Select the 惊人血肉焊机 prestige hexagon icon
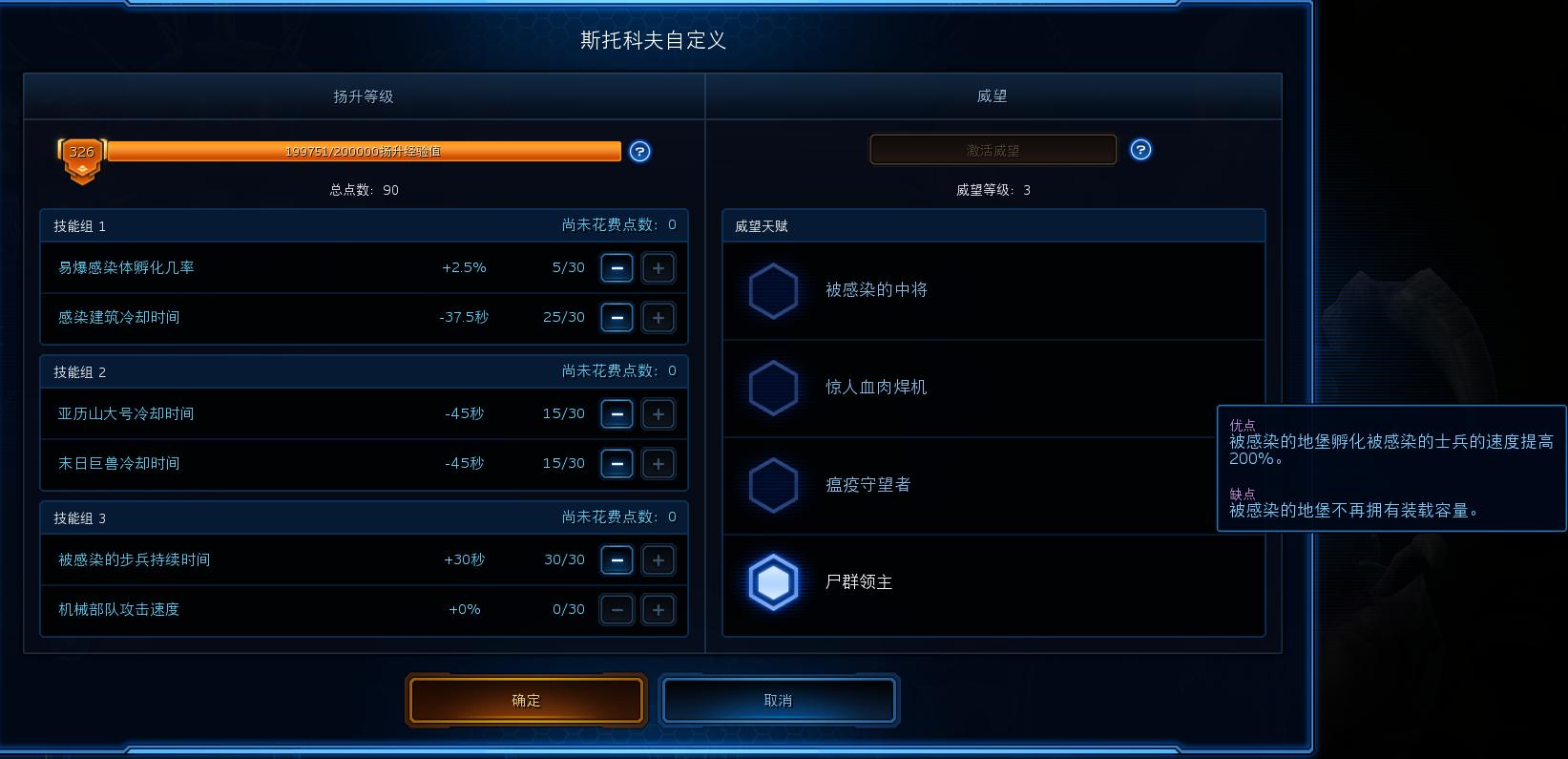 [x=773, y=388]
